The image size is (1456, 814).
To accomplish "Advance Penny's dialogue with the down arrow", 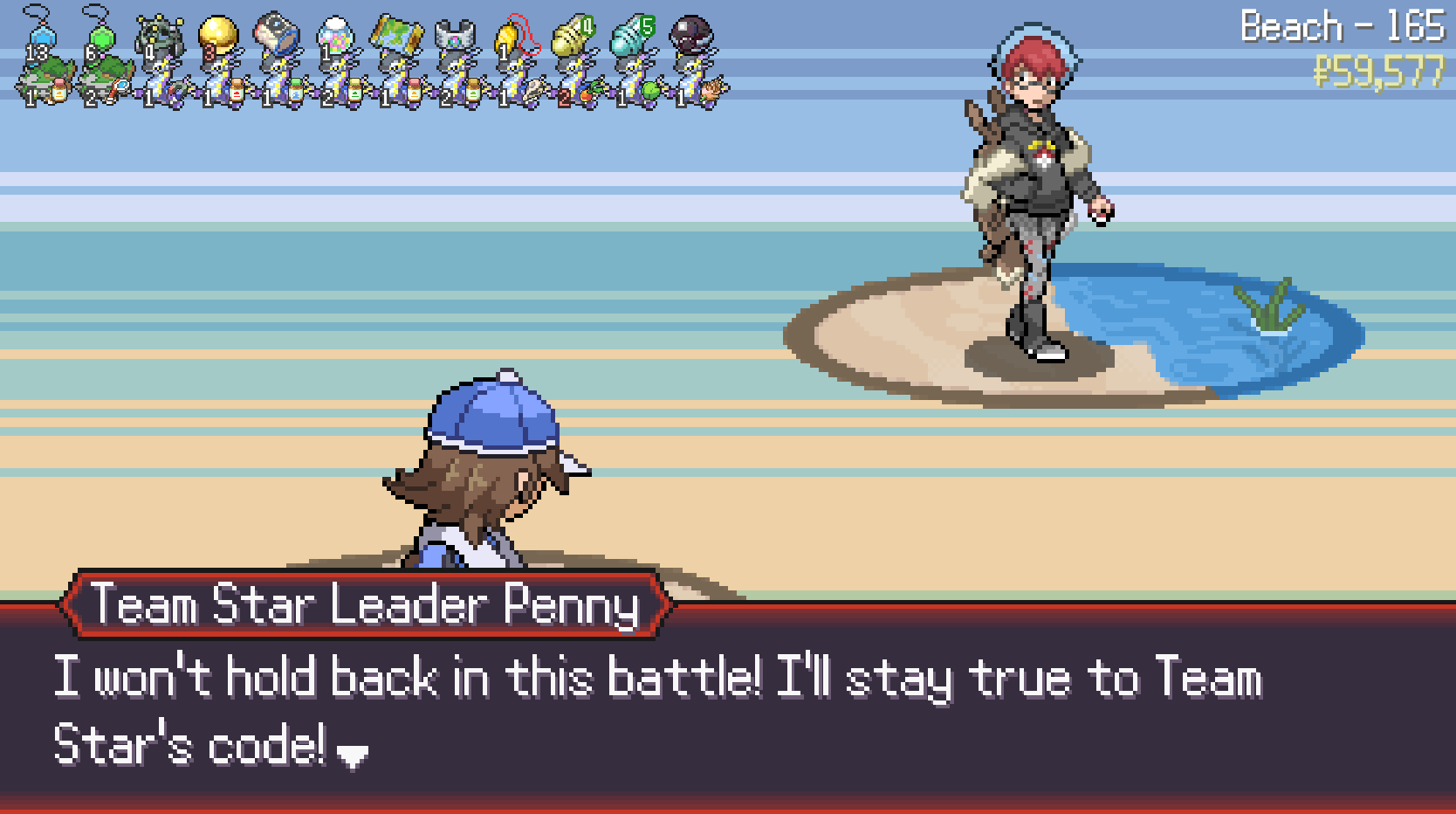I will 352,755.
